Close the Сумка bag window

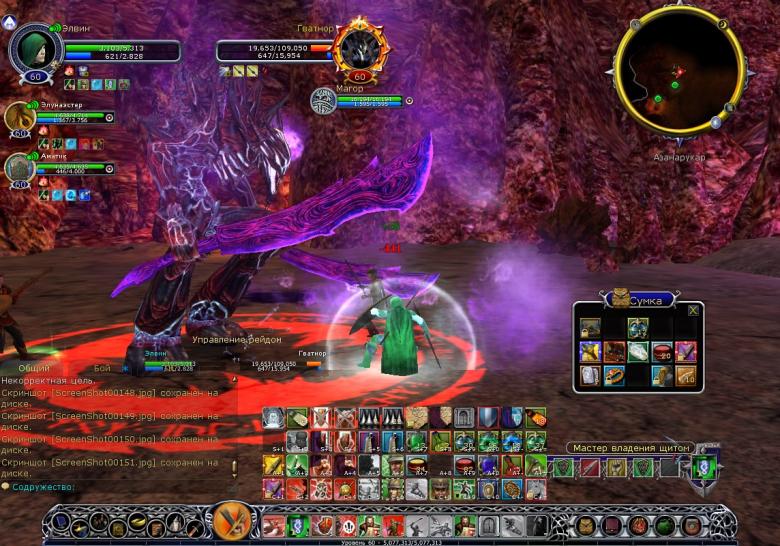[x=692, y=310]
